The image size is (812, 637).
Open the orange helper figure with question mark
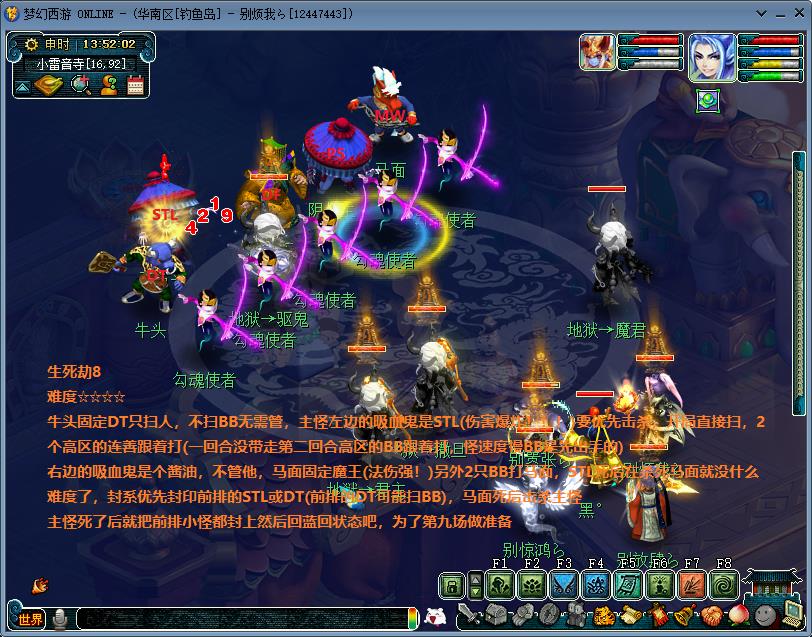coord(108,86)
